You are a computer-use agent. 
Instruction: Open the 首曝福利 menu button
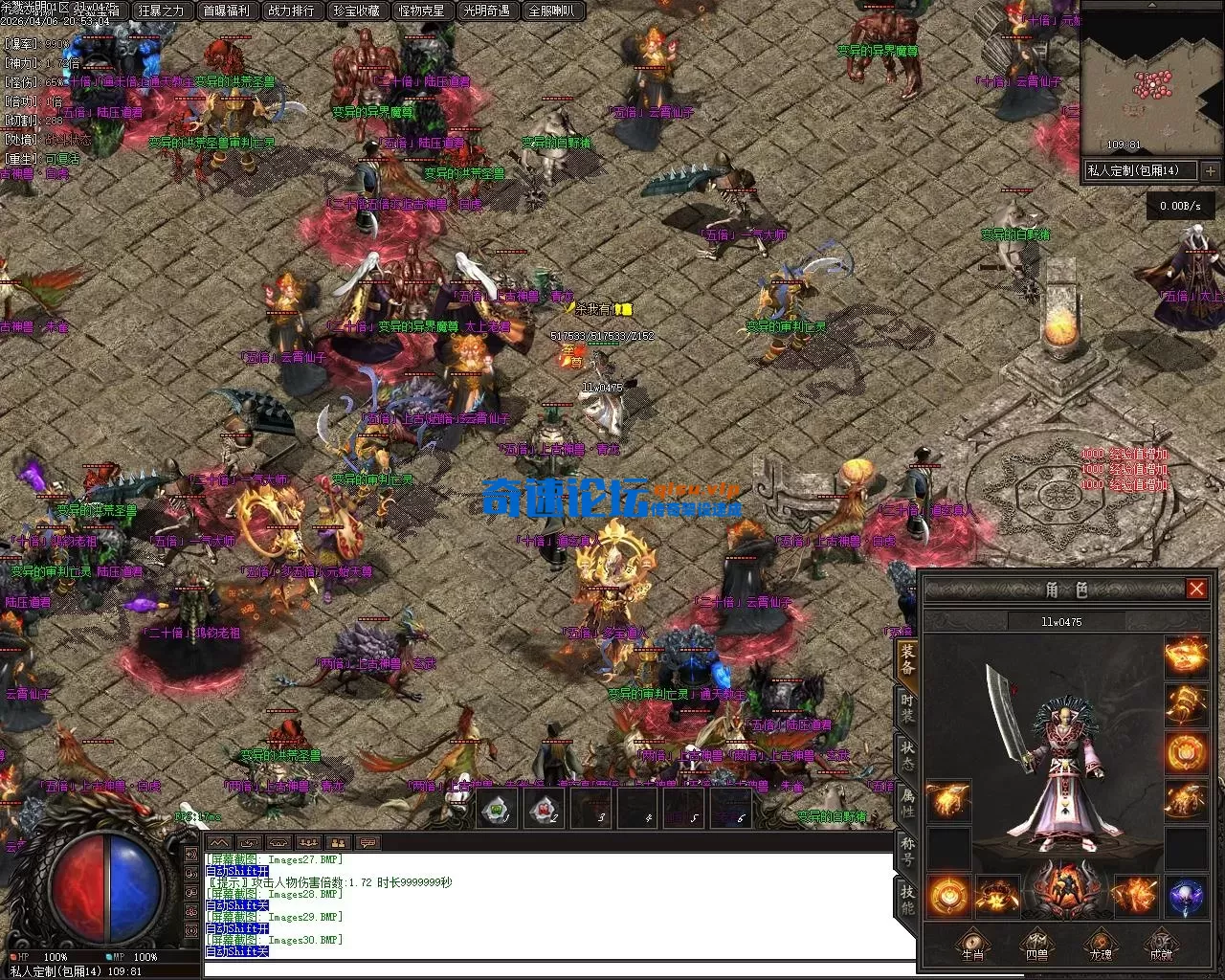tap(226, 11)
